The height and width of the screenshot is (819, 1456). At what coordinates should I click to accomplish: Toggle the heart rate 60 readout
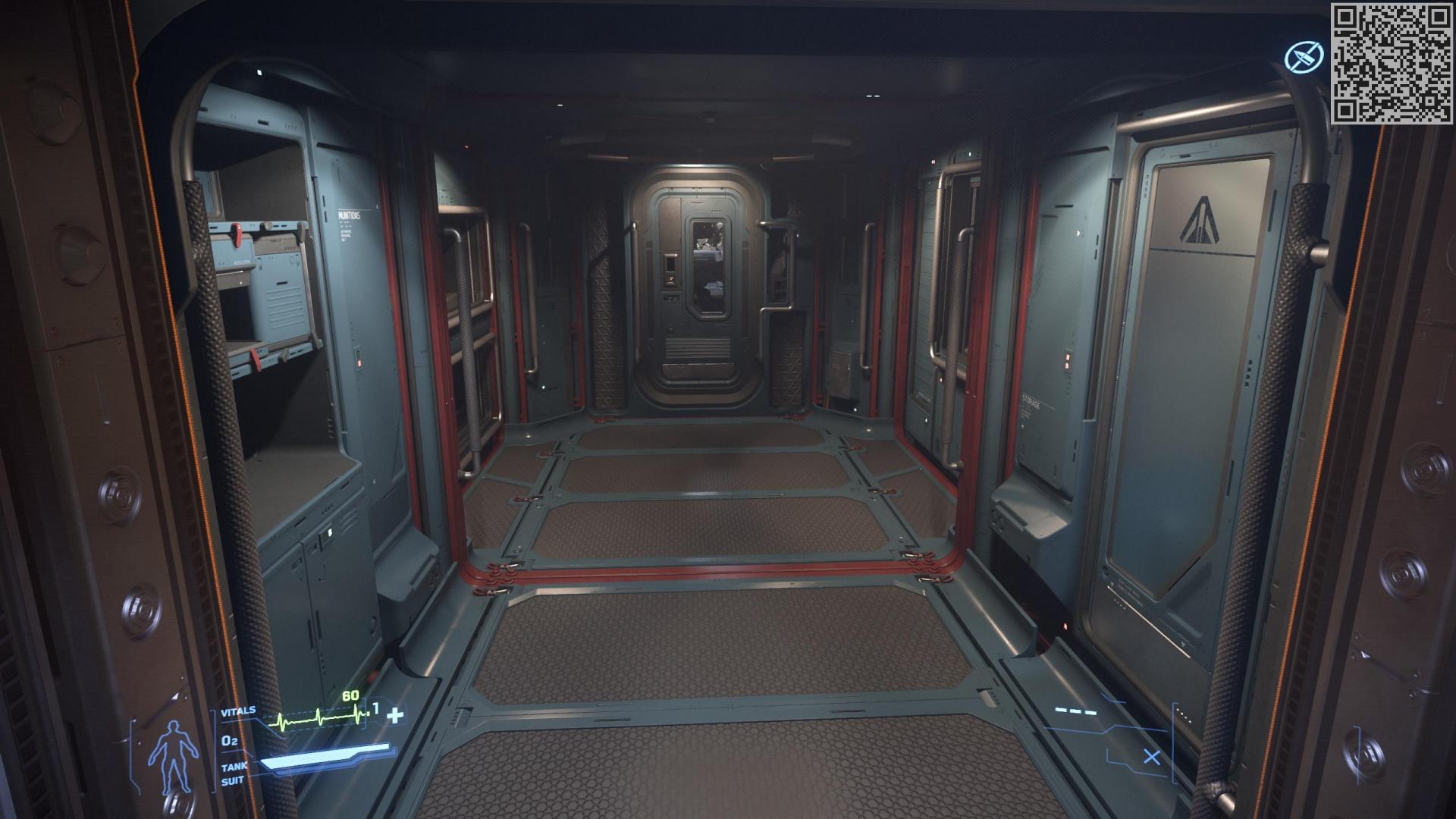[x=350, y=695]
